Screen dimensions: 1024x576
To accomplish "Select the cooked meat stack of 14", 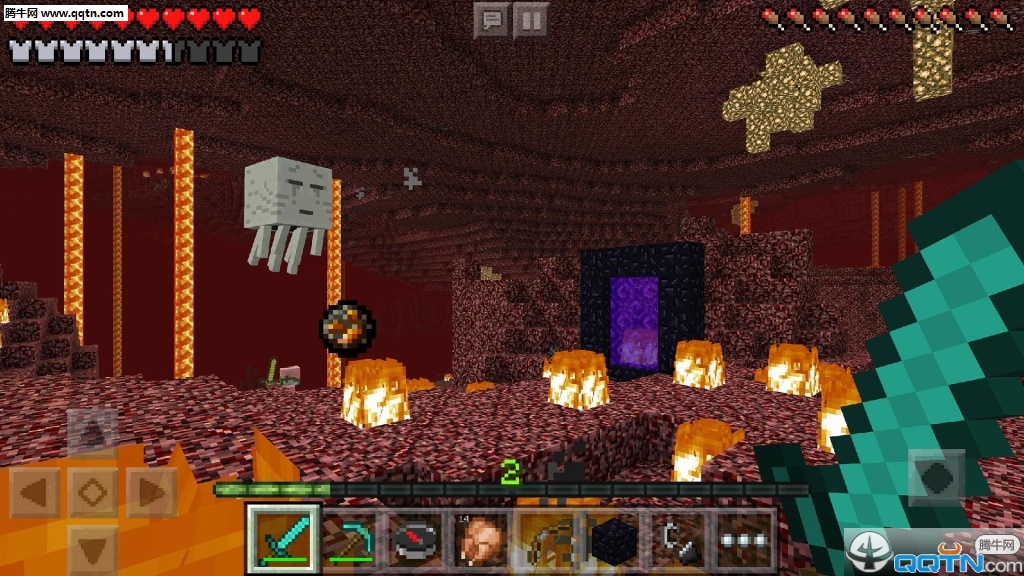I will click(x=481, y=540).
